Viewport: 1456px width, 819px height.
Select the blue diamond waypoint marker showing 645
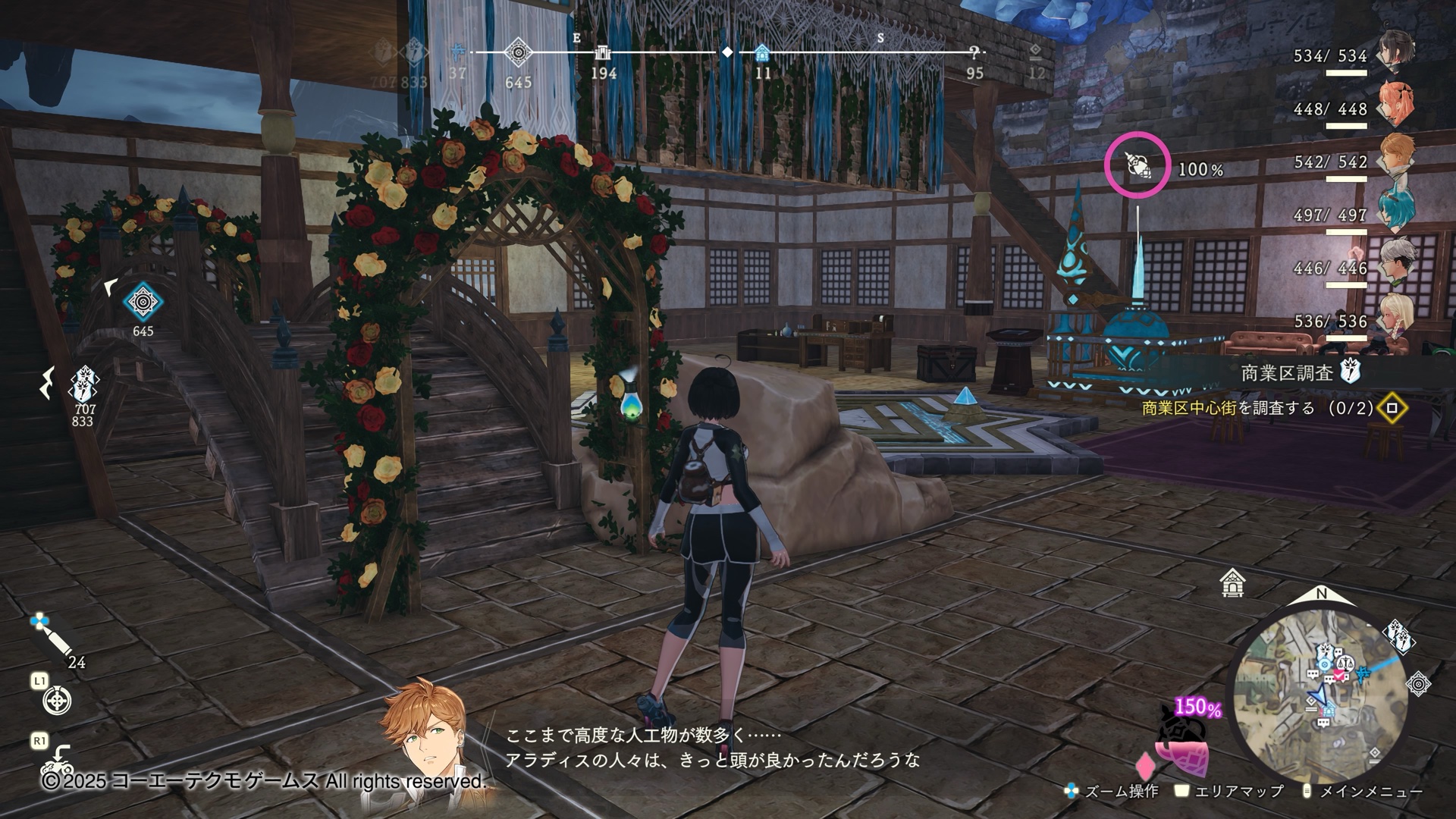142,303
